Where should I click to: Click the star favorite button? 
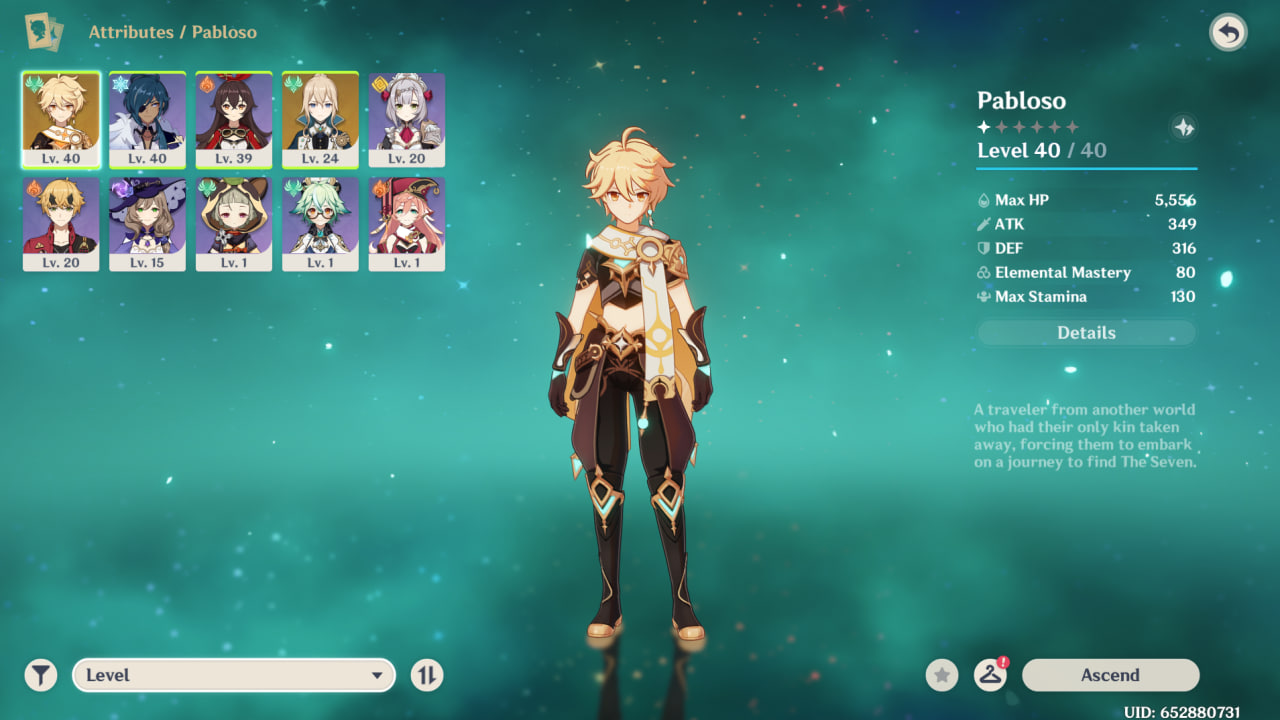pyautogui.click(x=941, y=675)
